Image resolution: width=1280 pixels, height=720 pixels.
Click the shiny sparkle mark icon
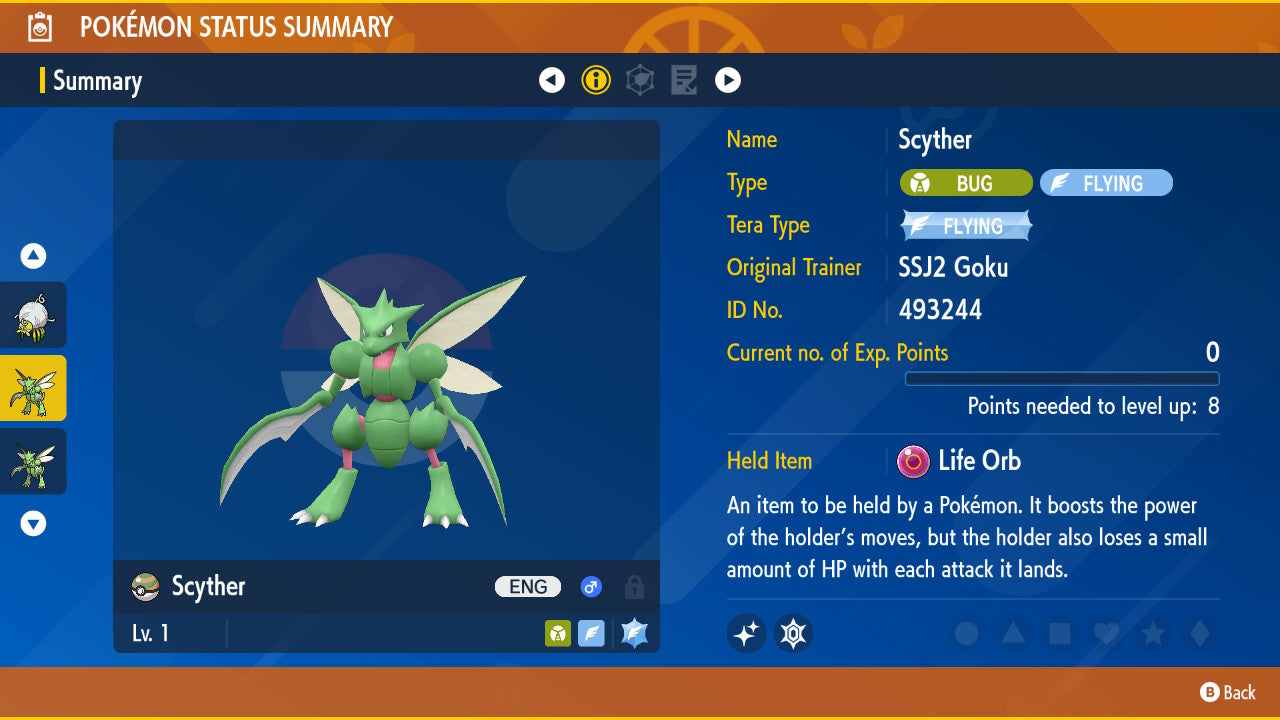tap(746, 633)
